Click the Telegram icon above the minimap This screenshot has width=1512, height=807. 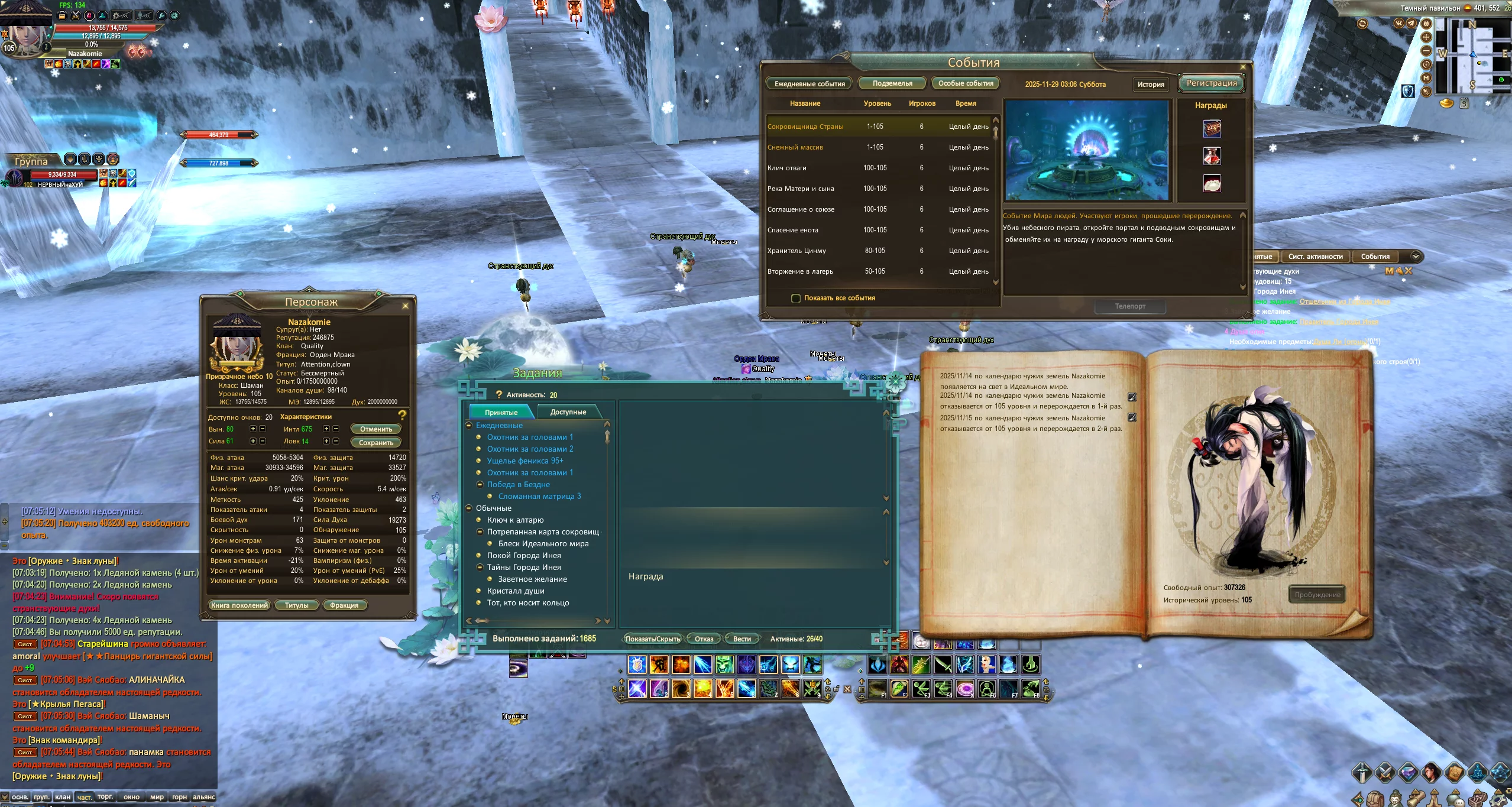1411,23
